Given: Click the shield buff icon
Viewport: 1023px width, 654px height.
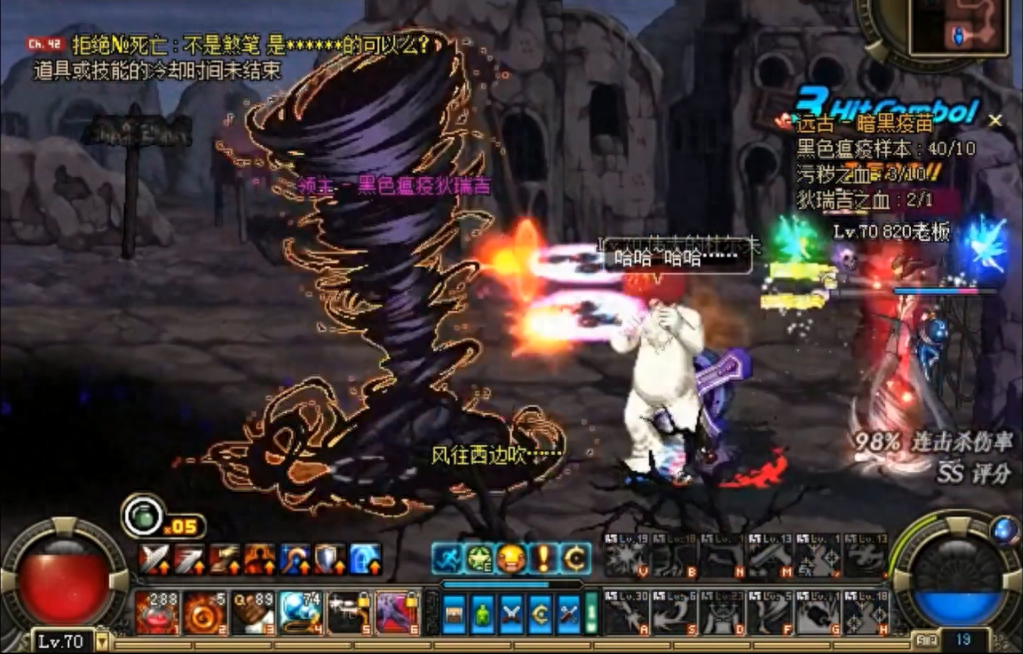Looking at the screenshot, I should point(329,559).
